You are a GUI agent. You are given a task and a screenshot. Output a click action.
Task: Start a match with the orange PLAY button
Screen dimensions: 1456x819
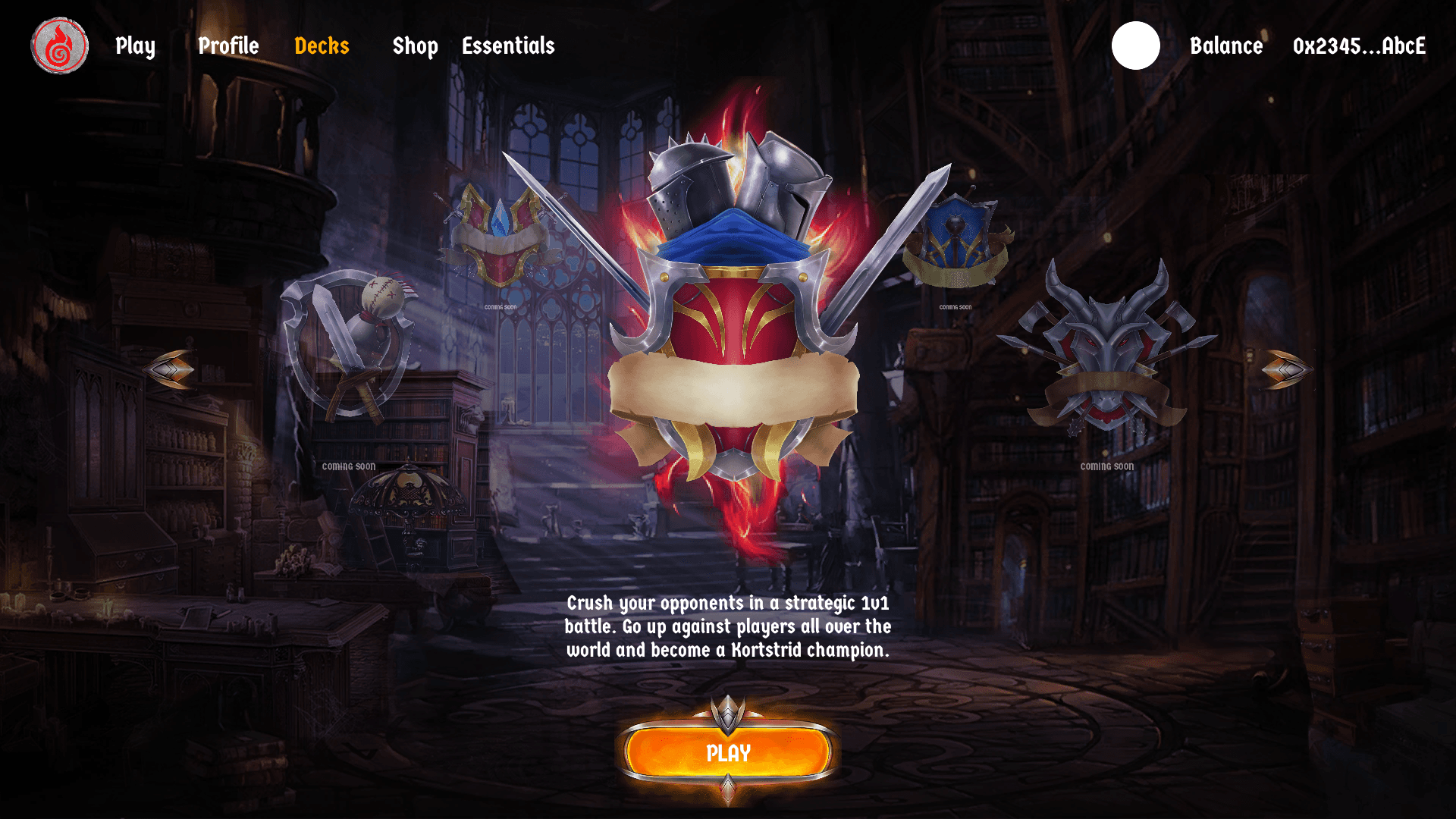pyautogui.click(x=728, y=752)
